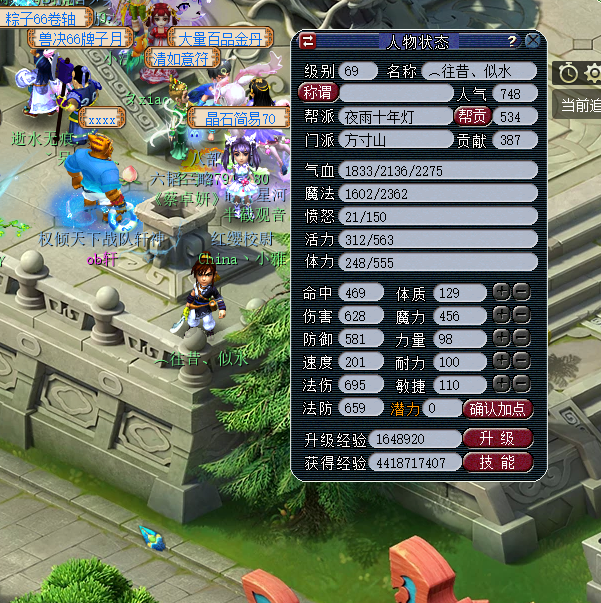The image size is (601, 603).
Task: Open the 当前追 quest tracker tab
Action: tap(580, 104)
